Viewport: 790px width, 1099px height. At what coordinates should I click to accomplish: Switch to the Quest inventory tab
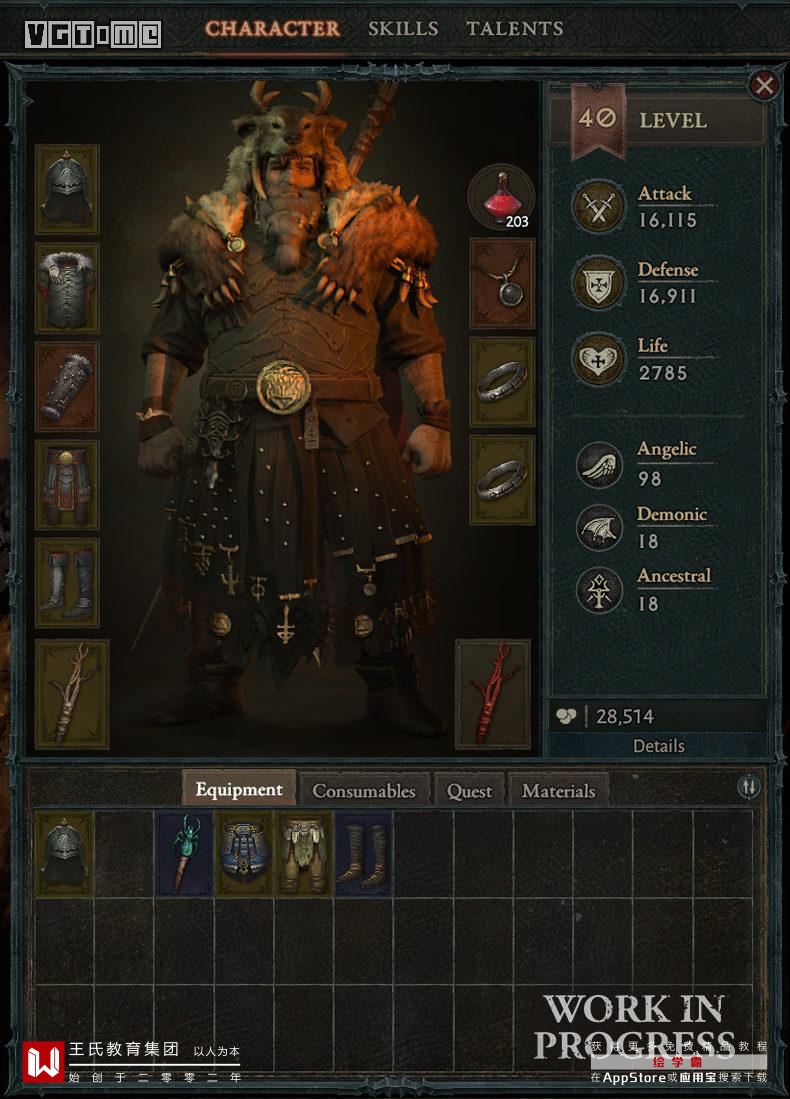pos(470,790)
